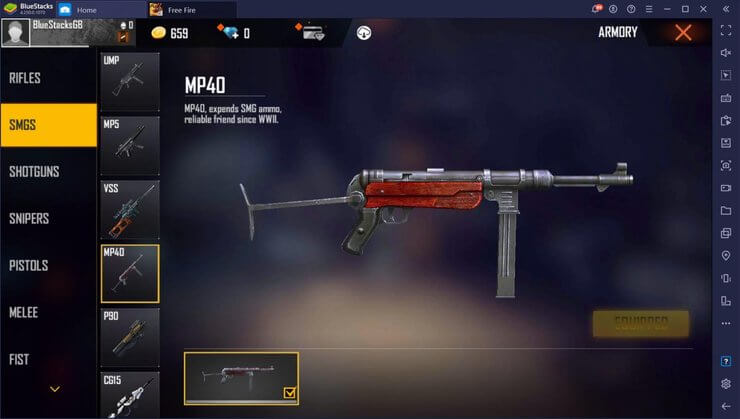Select the UMP weapon tile
This screenshot has width=740, height=419.
(x=130, y=82)
